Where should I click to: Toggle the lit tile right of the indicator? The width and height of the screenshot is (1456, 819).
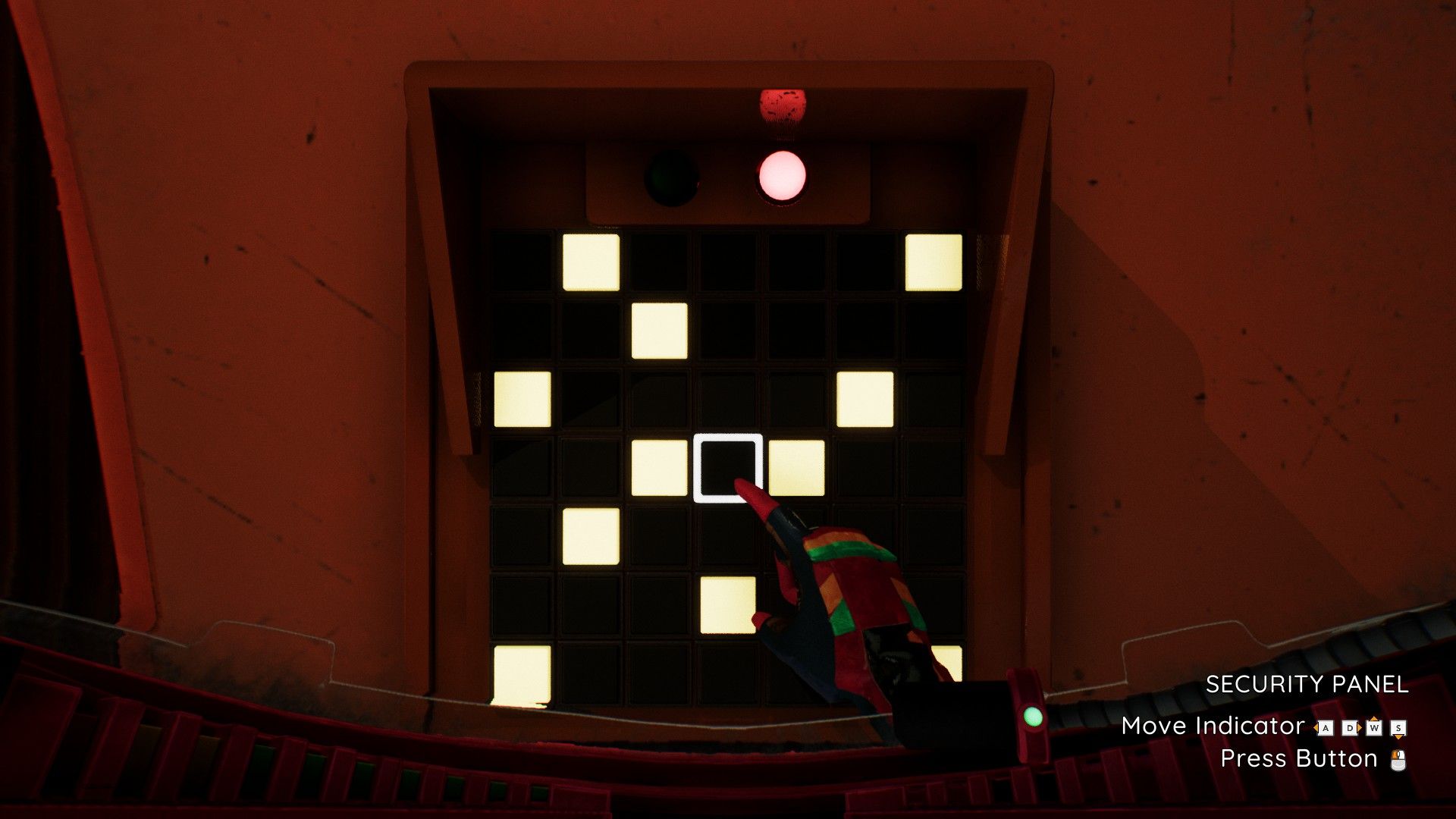tap(796, 468)
